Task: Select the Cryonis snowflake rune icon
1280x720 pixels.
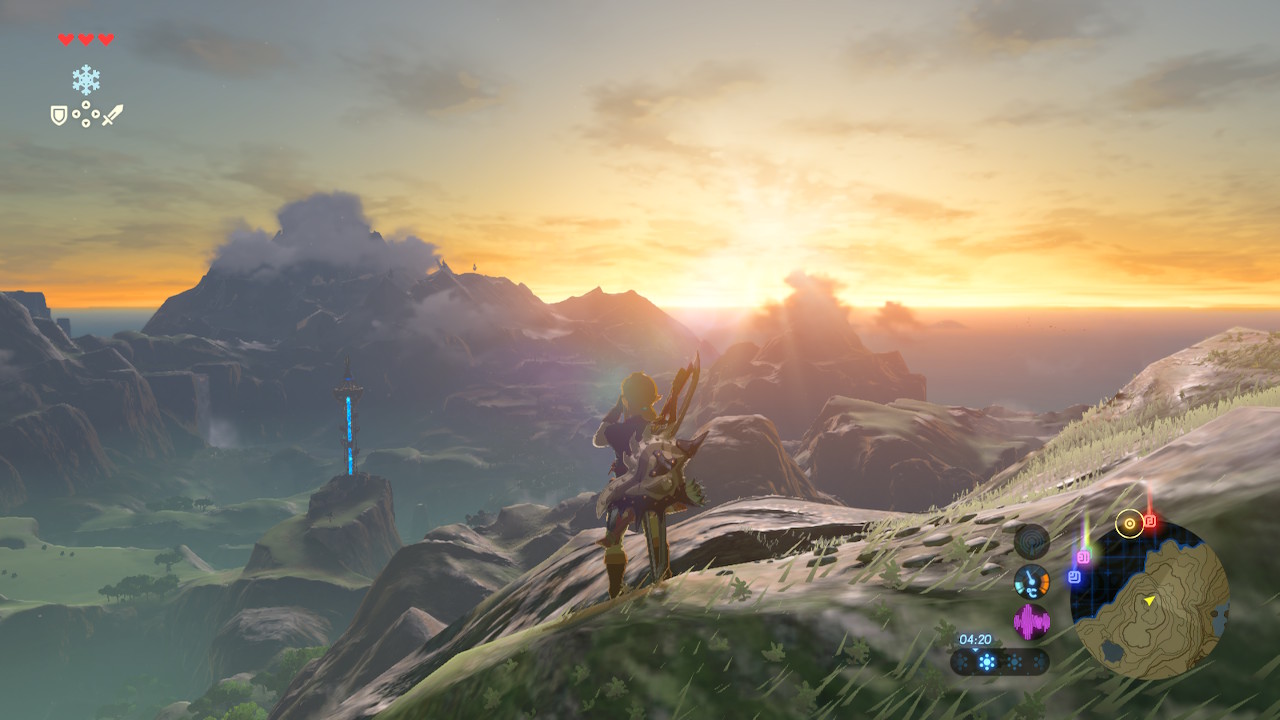Action: point(86,80)
